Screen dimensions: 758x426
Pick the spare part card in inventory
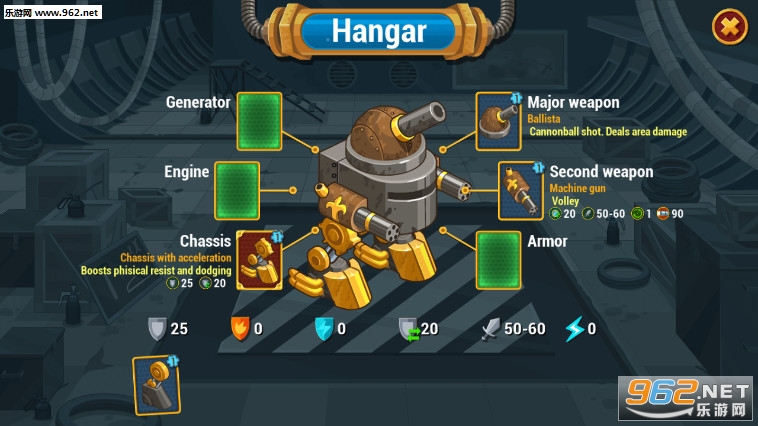pyautogui.click(x=156, y=385)
